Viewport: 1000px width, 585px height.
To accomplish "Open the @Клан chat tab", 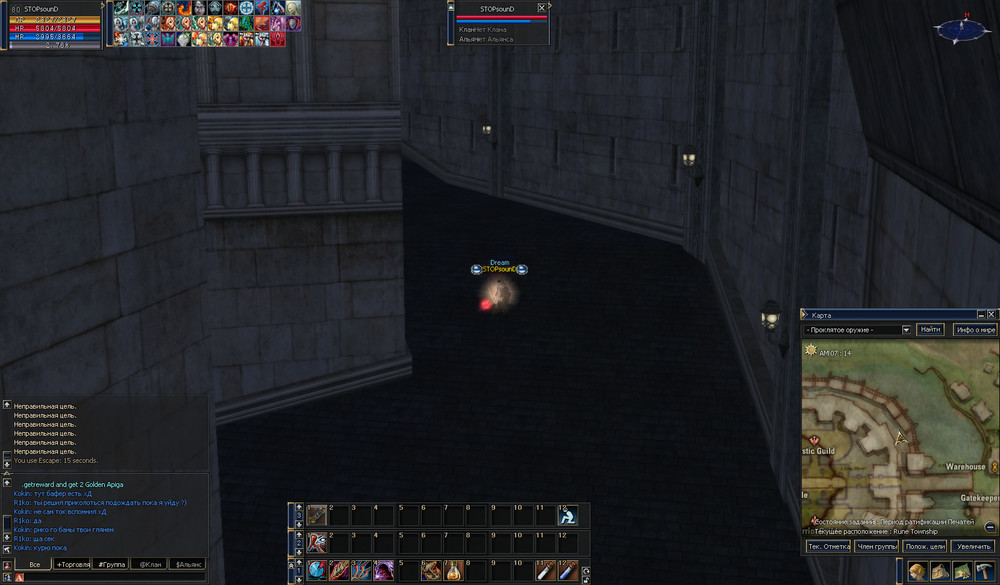I will [x=149, y=564].
